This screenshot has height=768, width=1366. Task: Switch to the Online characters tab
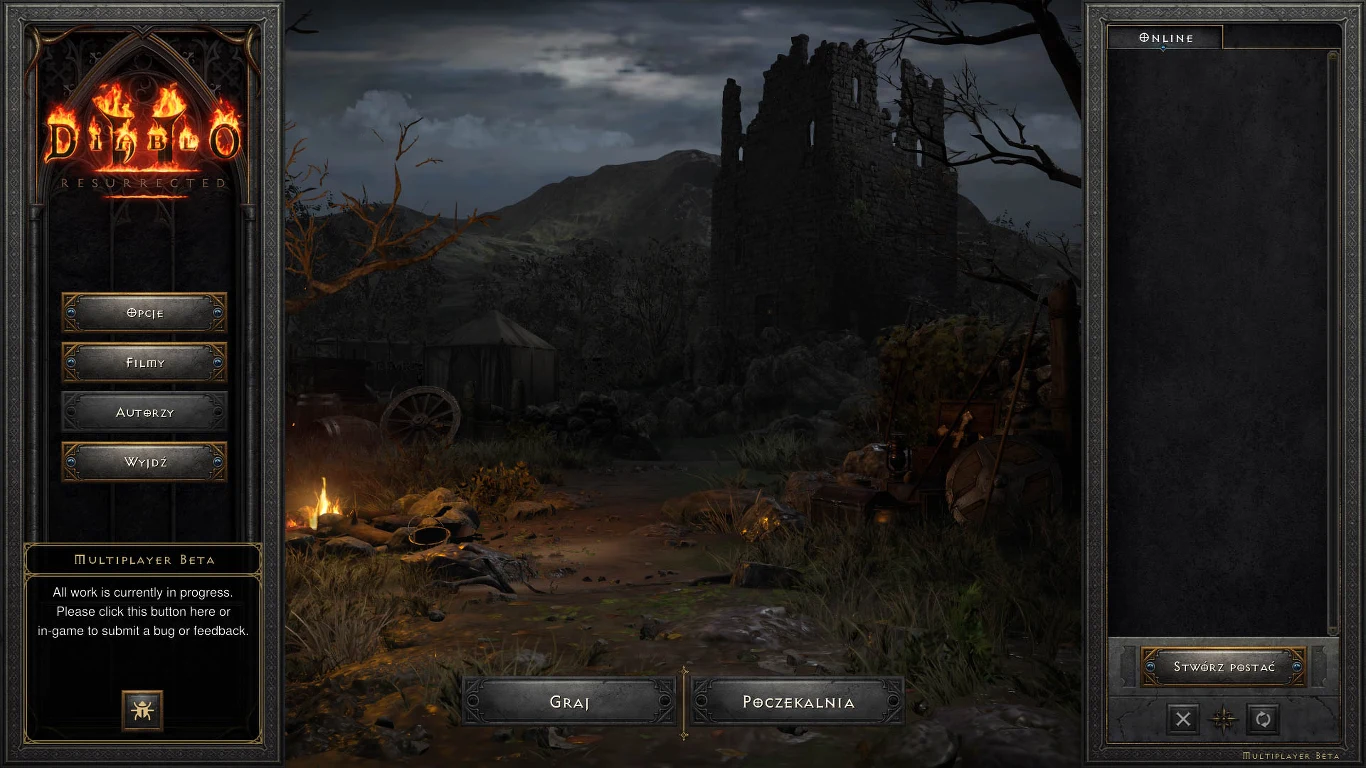[1166, 38]
